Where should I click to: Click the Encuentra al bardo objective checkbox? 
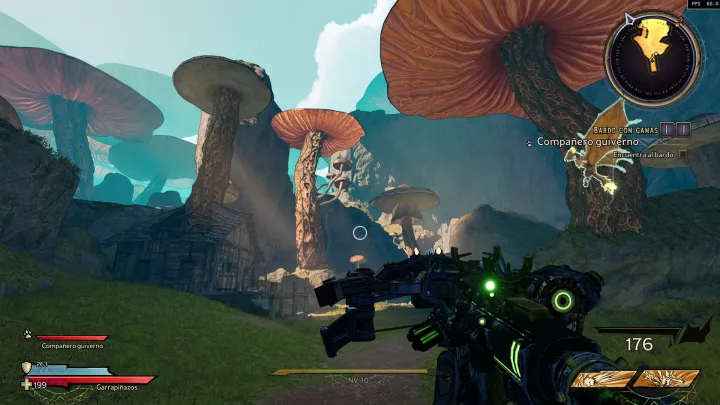pyautogui.click(x=682, y=154)
